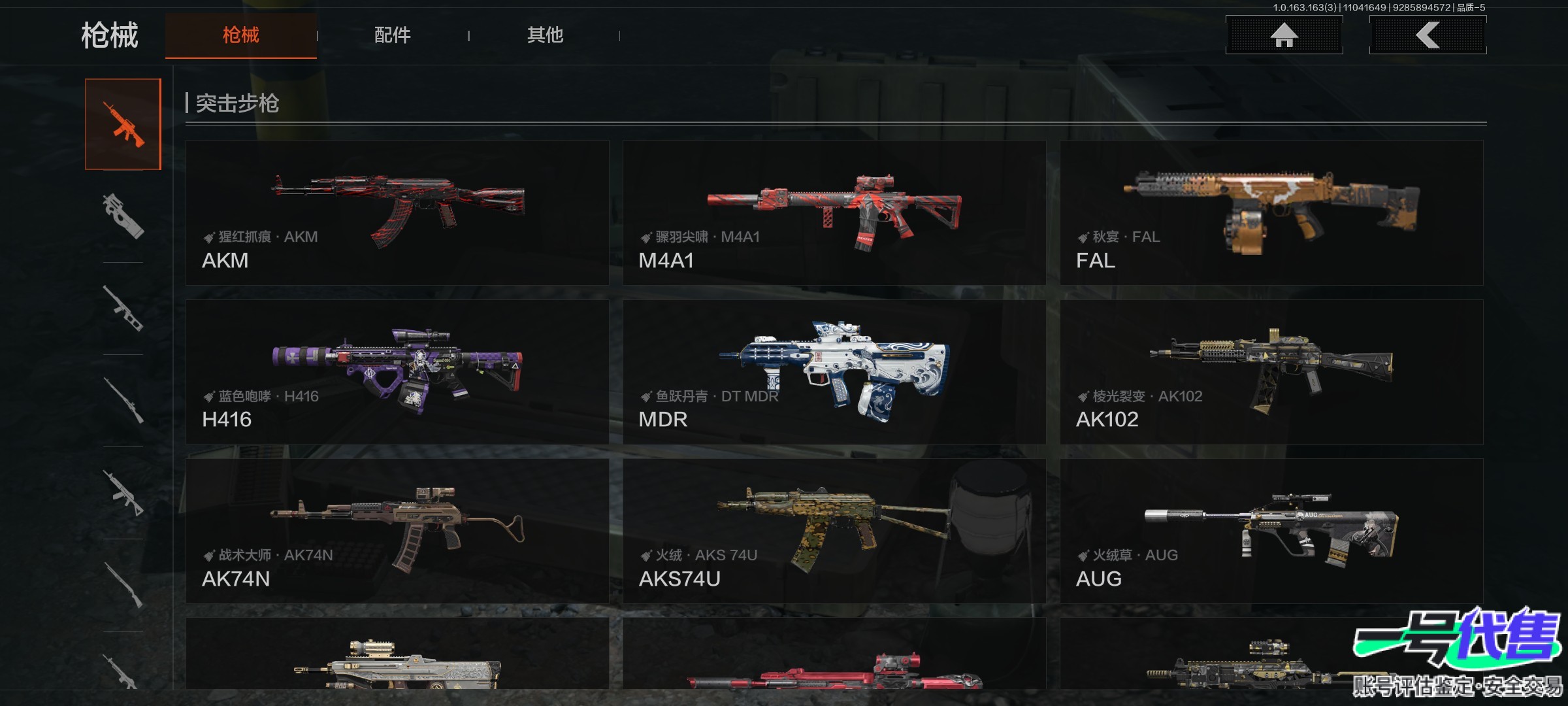The image size is (1568, 706).
Task: Choose the P90 submachine gun category icon
Action: pos(123,216)
